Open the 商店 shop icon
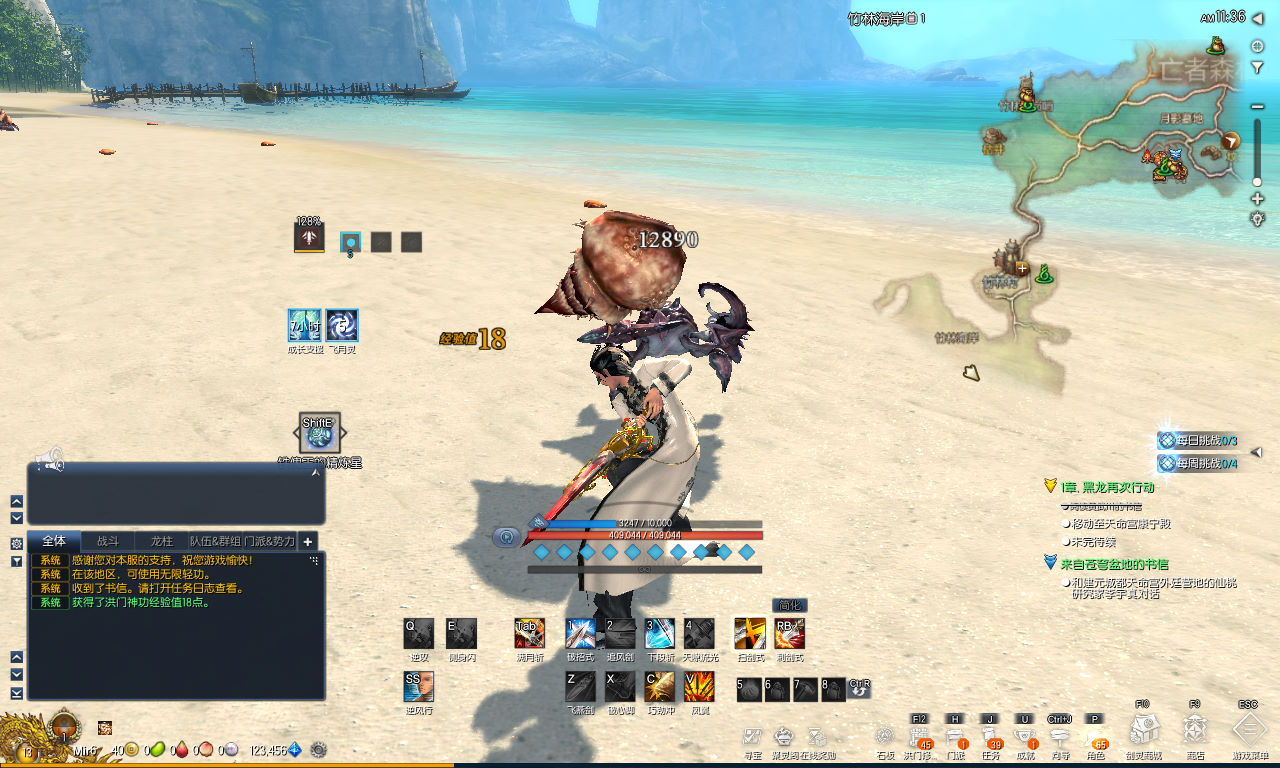This screenshot has height=768, width=1280. (1195, 730)
